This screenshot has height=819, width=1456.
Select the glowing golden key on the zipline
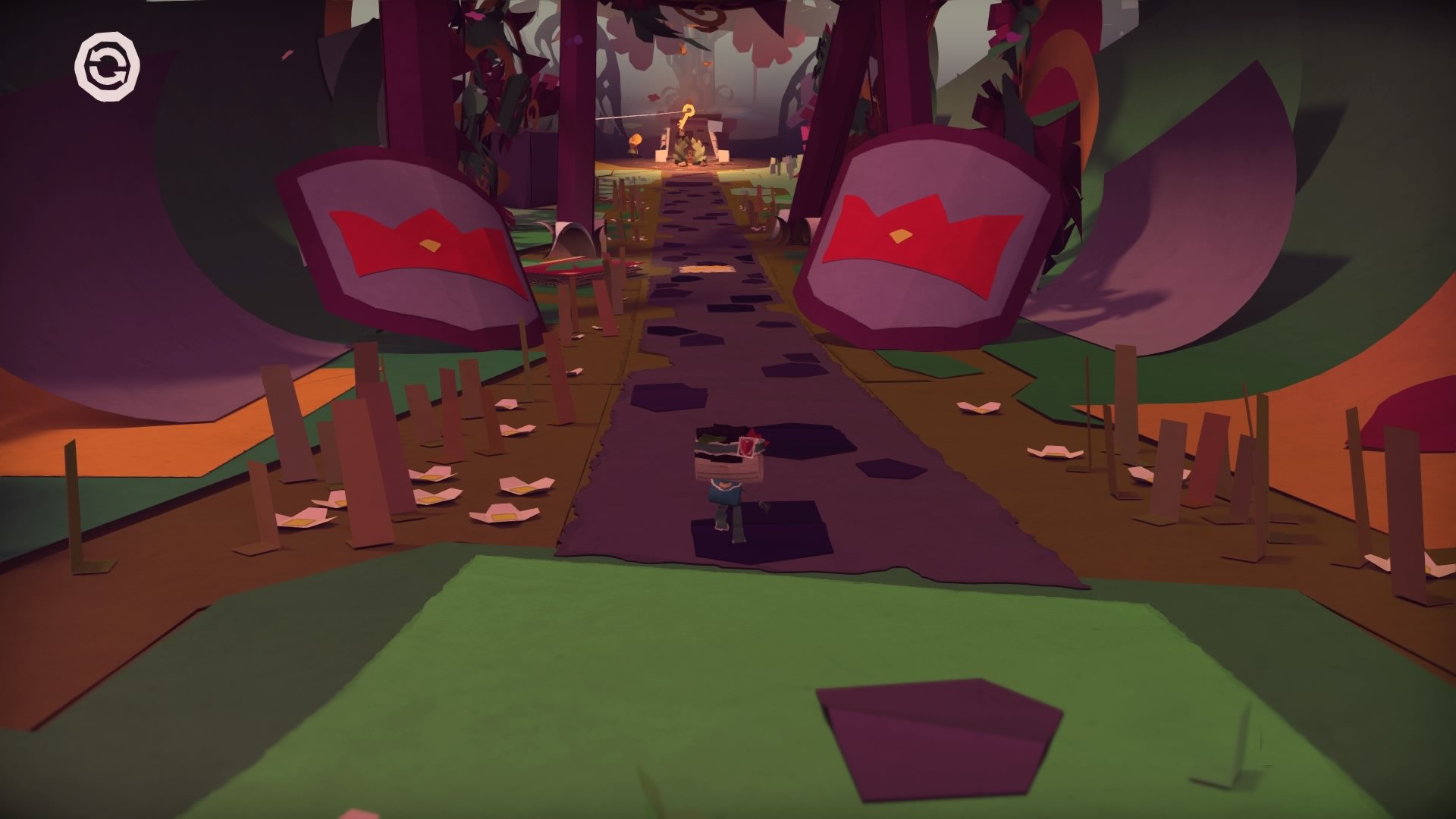click(687, 112)
